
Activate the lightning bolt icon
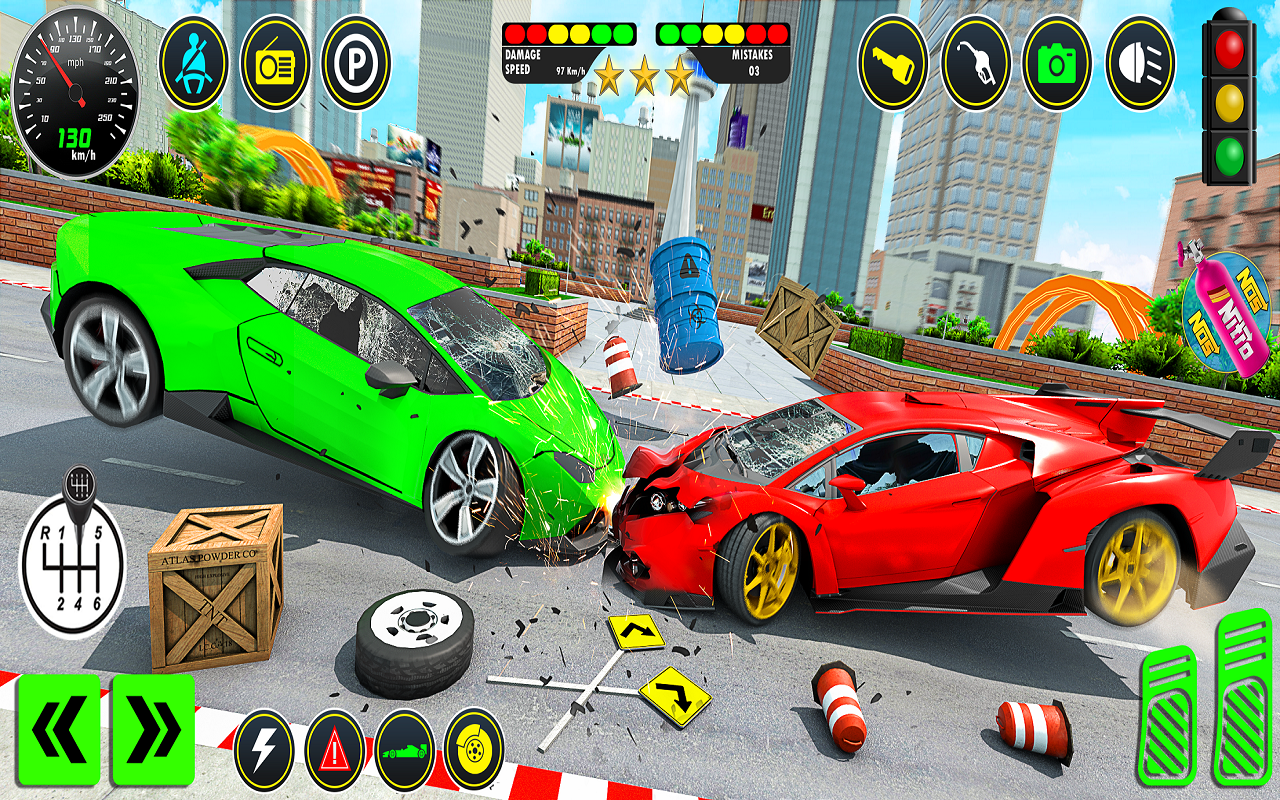(x=264, y=749)
